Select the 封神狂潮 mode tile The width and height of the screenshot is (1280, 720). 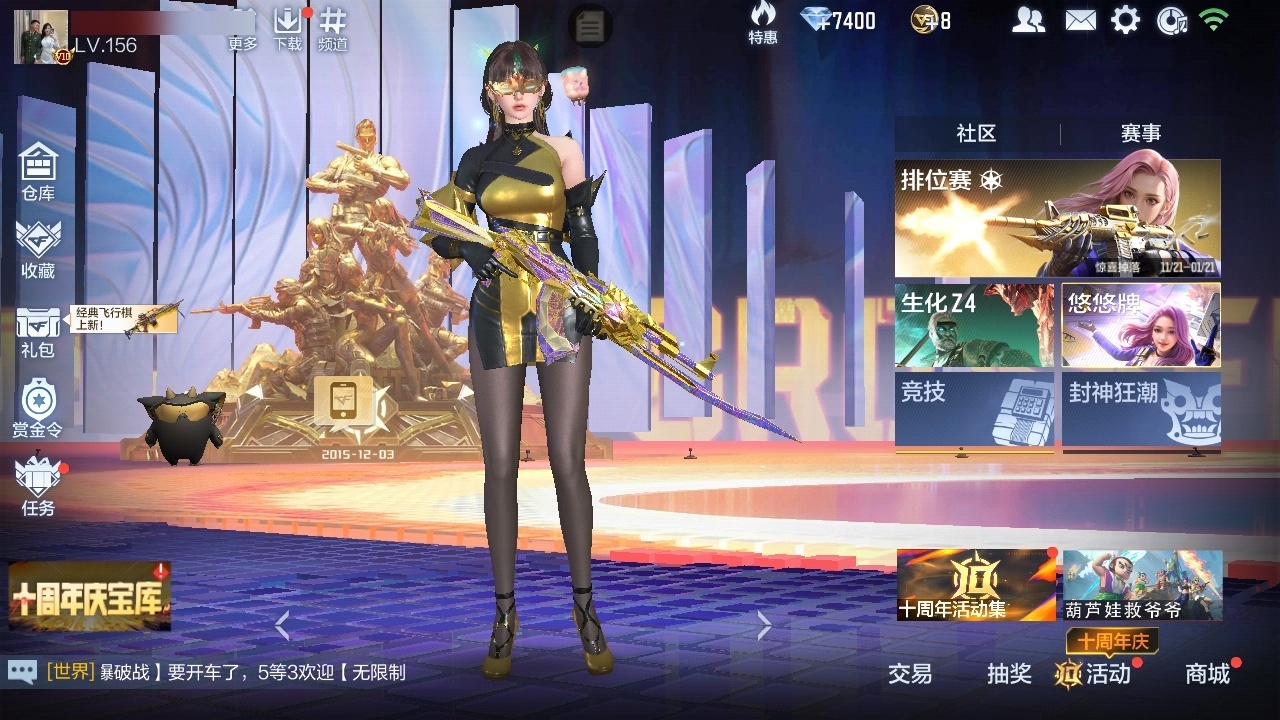pos(1141,410)
